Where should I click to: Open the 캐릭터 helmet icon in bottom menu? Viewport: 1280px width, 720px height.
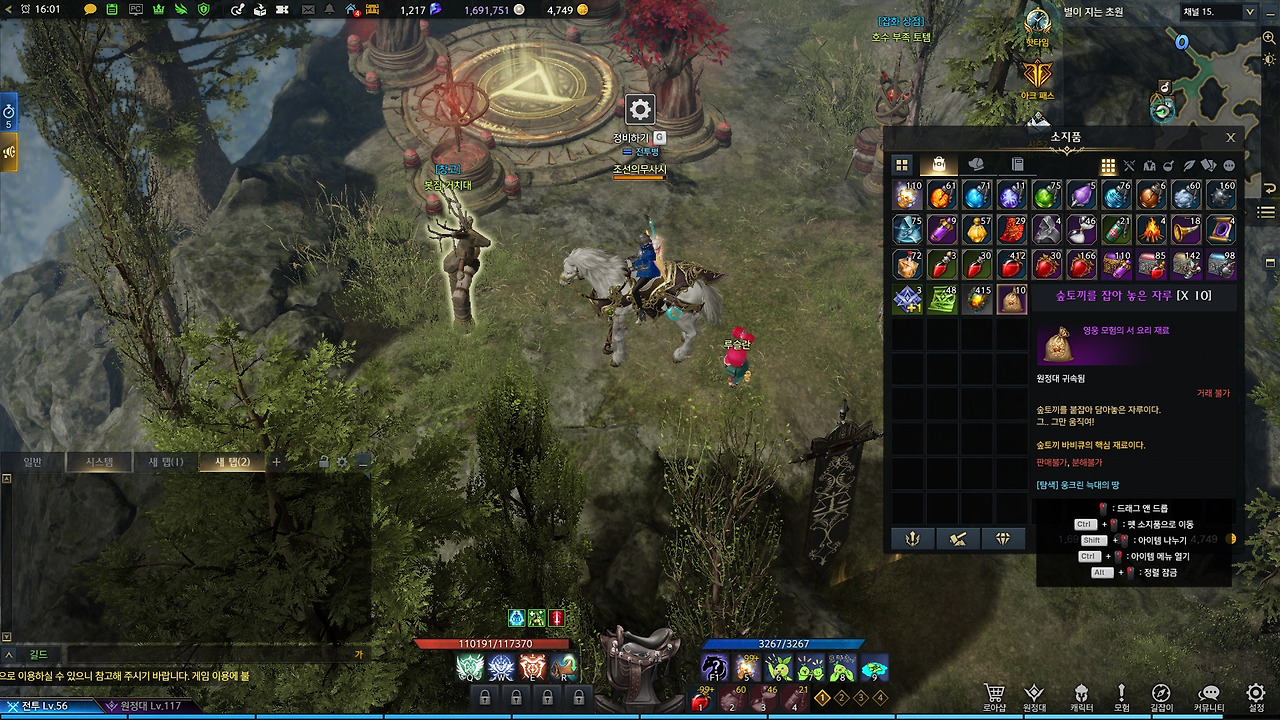click(1081, 692)
